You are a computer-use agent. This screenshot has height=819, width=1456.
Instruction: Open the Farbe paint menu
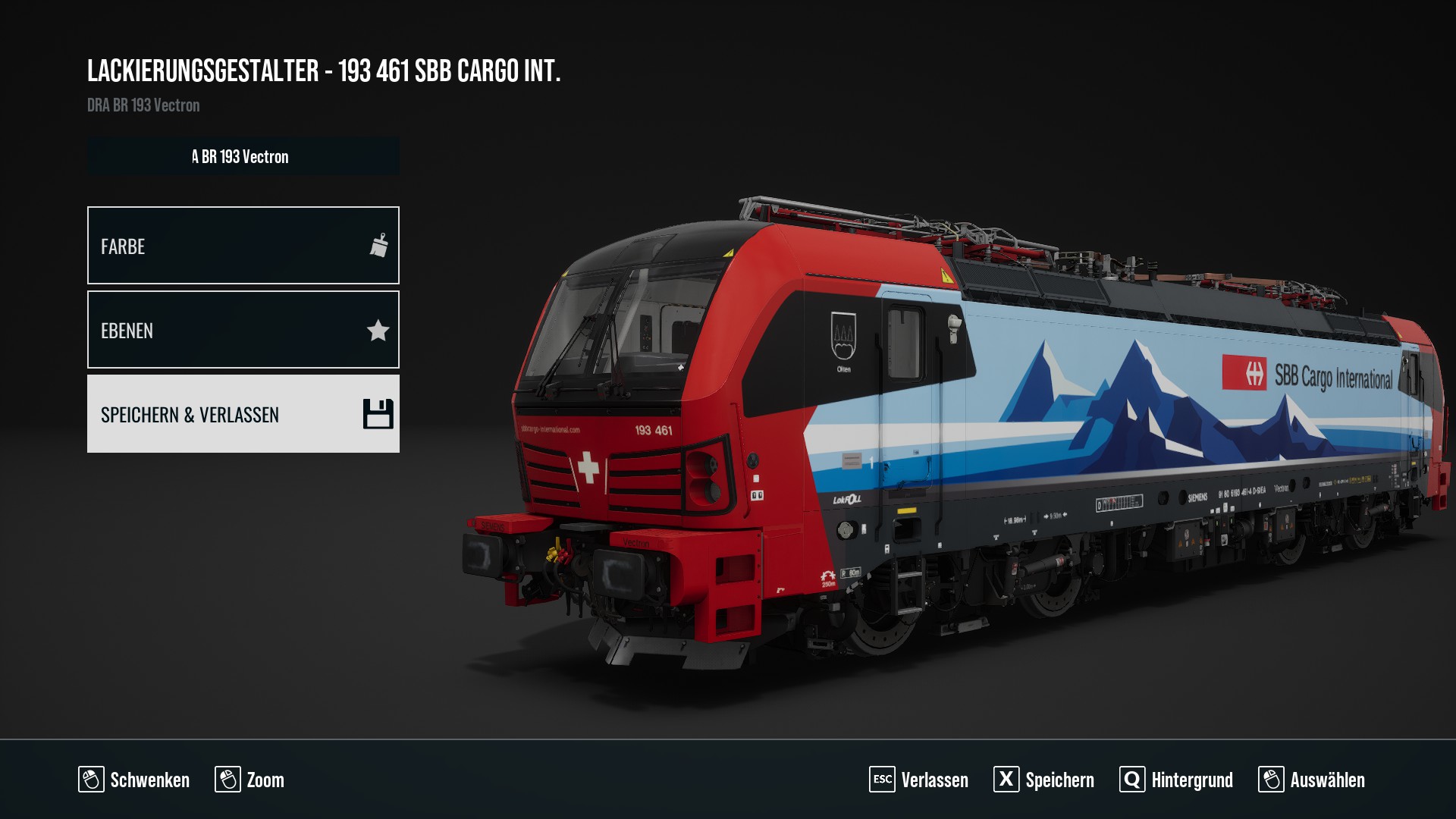pos(243,246)
